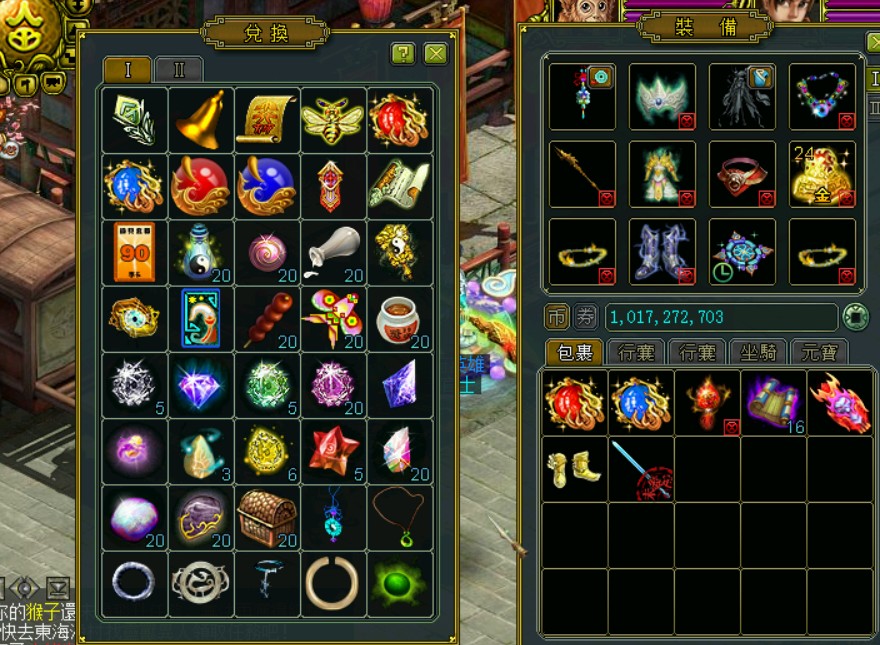This screenshot has width=880, height=645.
Task: Select the orange 90 card item
Action: click(x=135, y=252)
